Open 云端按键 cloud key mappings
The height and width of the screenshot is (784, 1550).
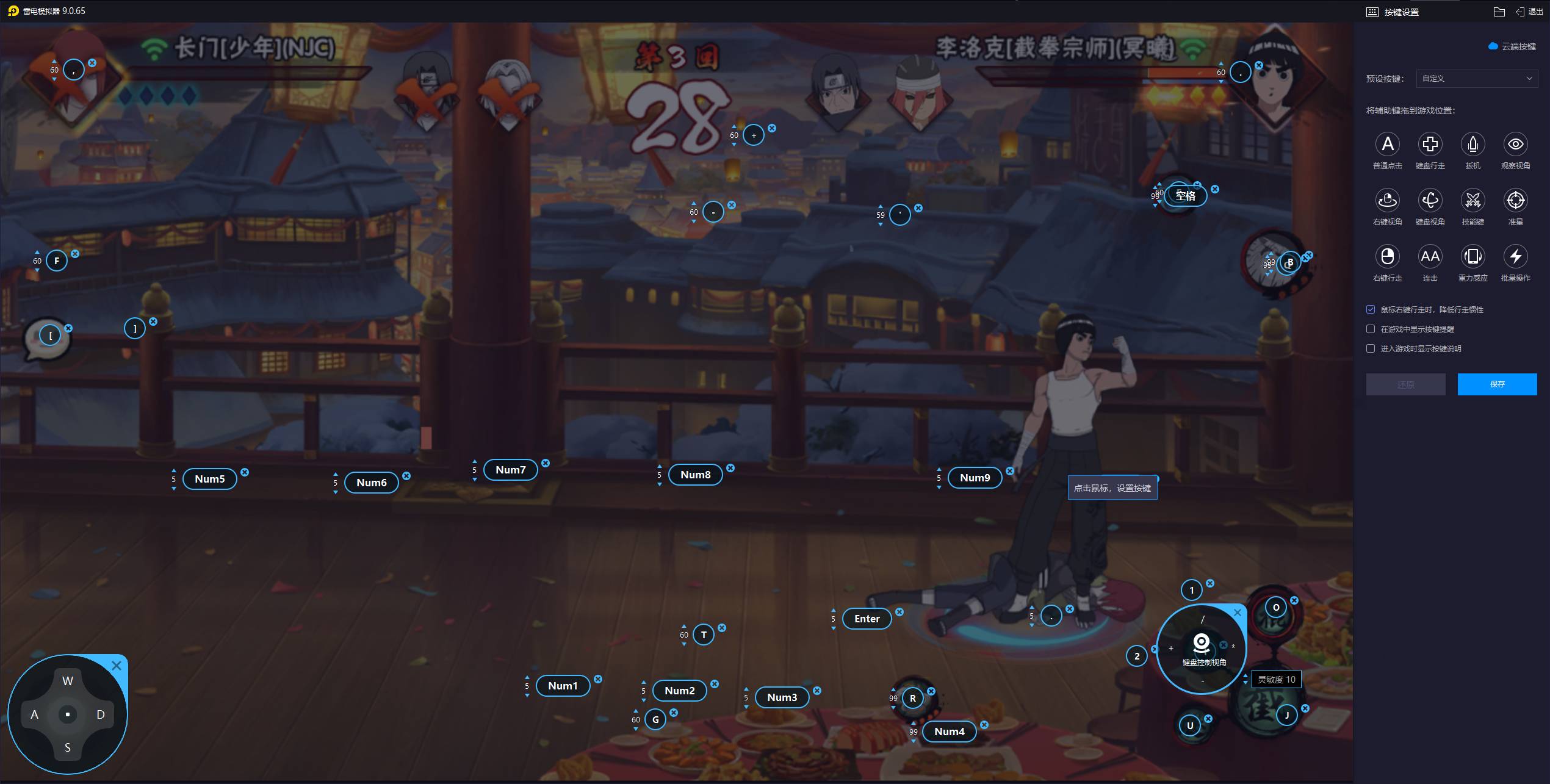pyautogui.click(x=1512, y=46)
